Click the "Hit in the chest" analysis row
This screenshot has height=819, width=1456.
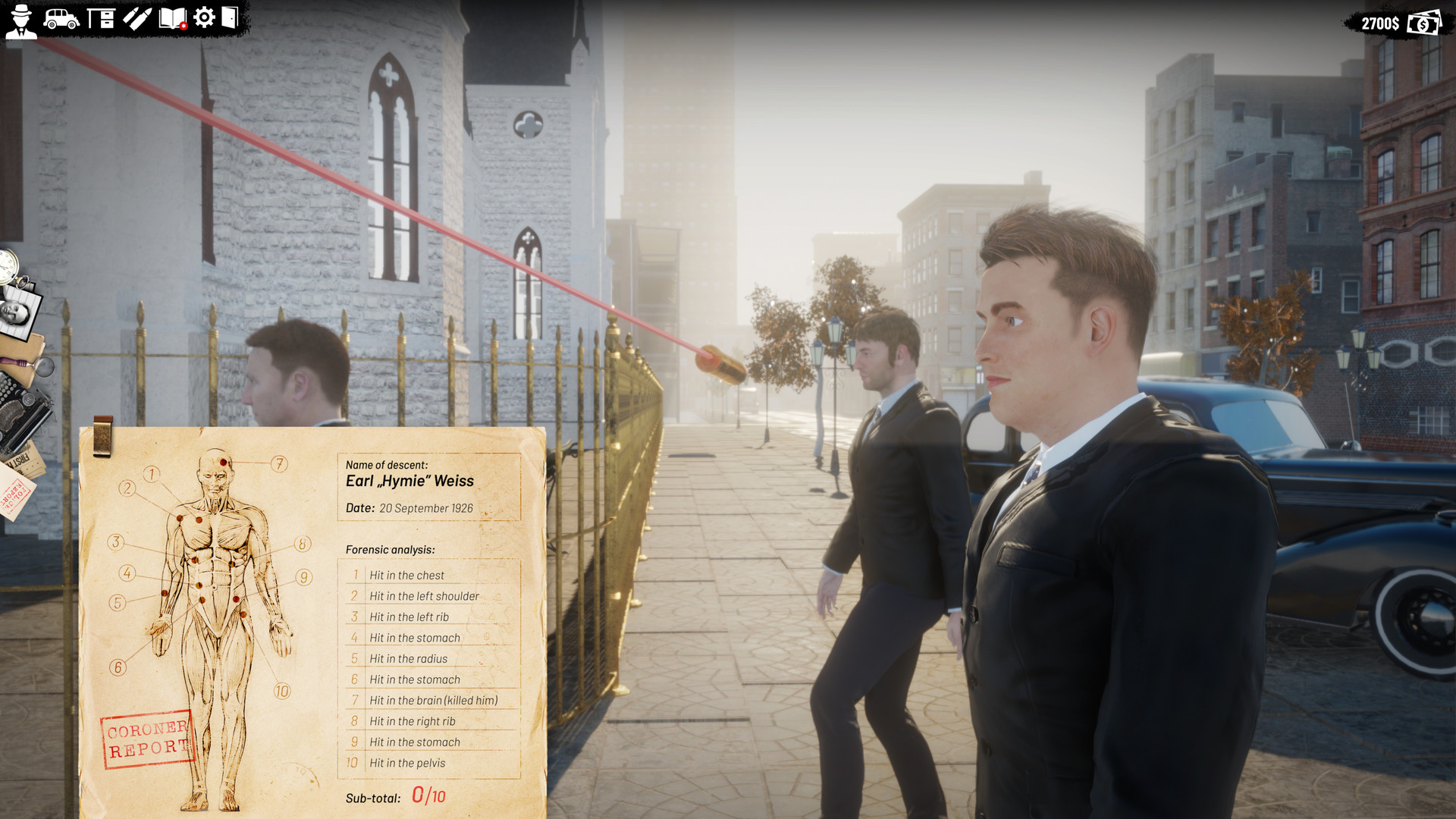(x=407, y=575)
